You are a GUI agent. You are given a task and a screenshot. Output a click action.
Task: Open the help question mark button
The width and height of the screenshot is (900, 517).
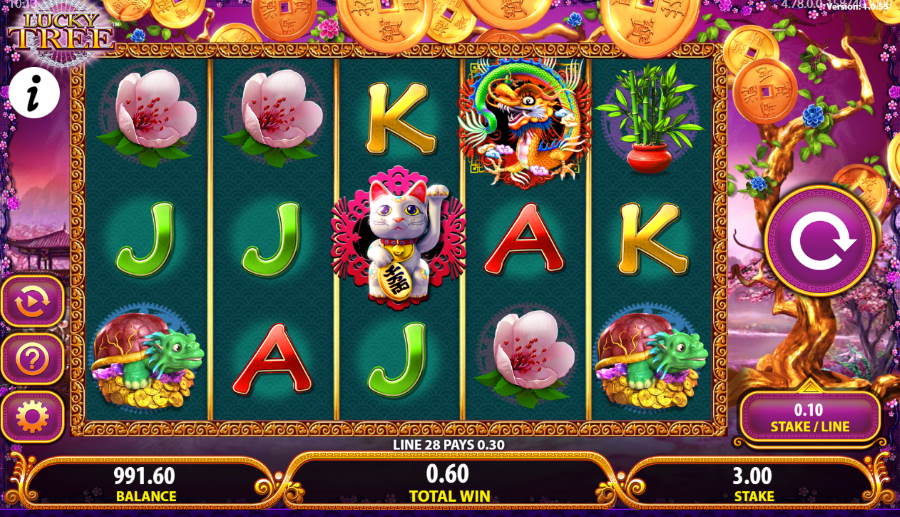coord(32,358)
